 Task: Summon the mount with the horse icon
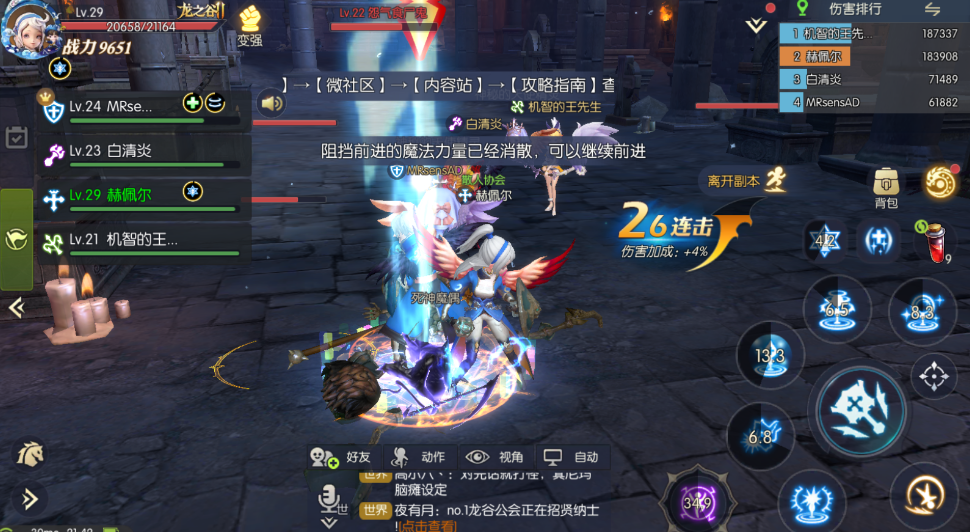point(29,454)
